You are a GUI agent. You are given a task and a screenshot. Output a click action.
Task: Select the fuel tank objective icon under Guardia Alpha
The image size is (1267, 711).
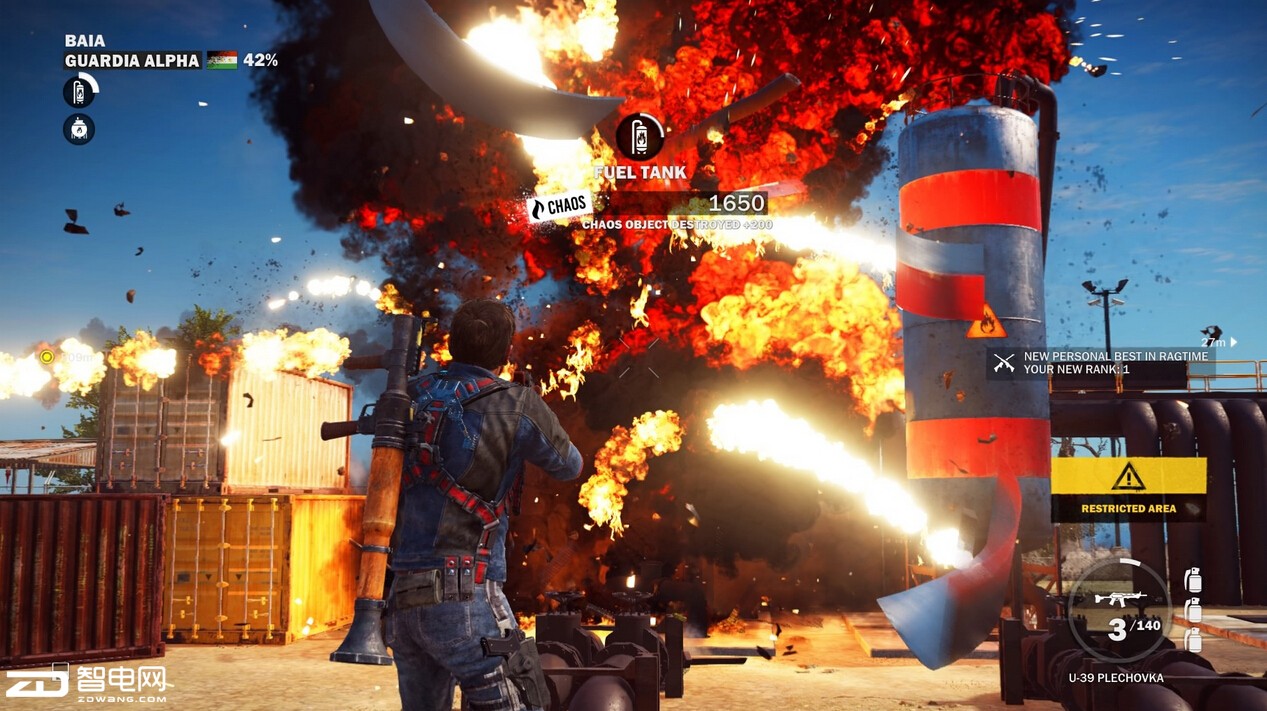[79, 92]
